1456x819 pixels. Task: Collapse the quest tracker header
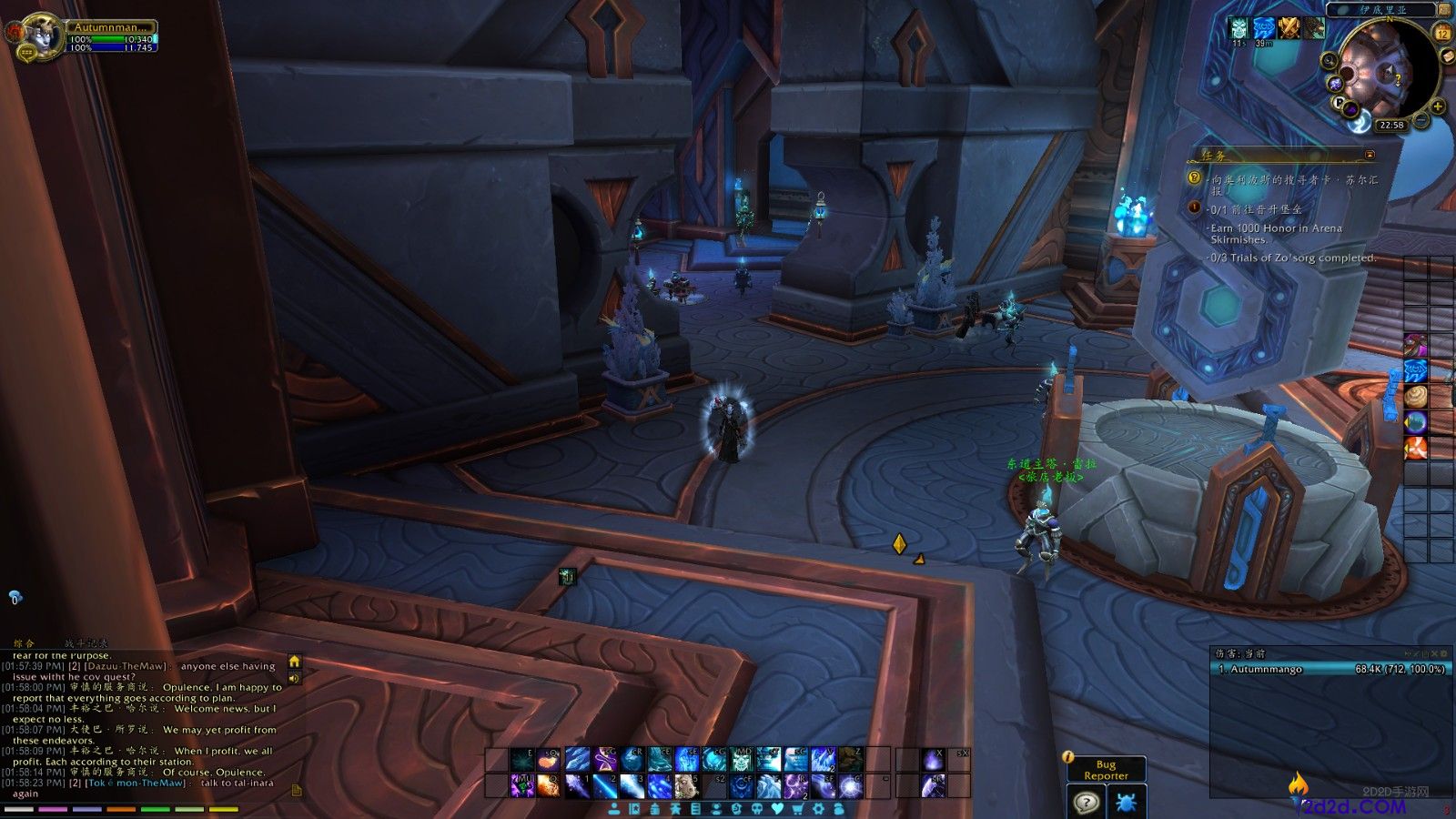click(1370, 155)
